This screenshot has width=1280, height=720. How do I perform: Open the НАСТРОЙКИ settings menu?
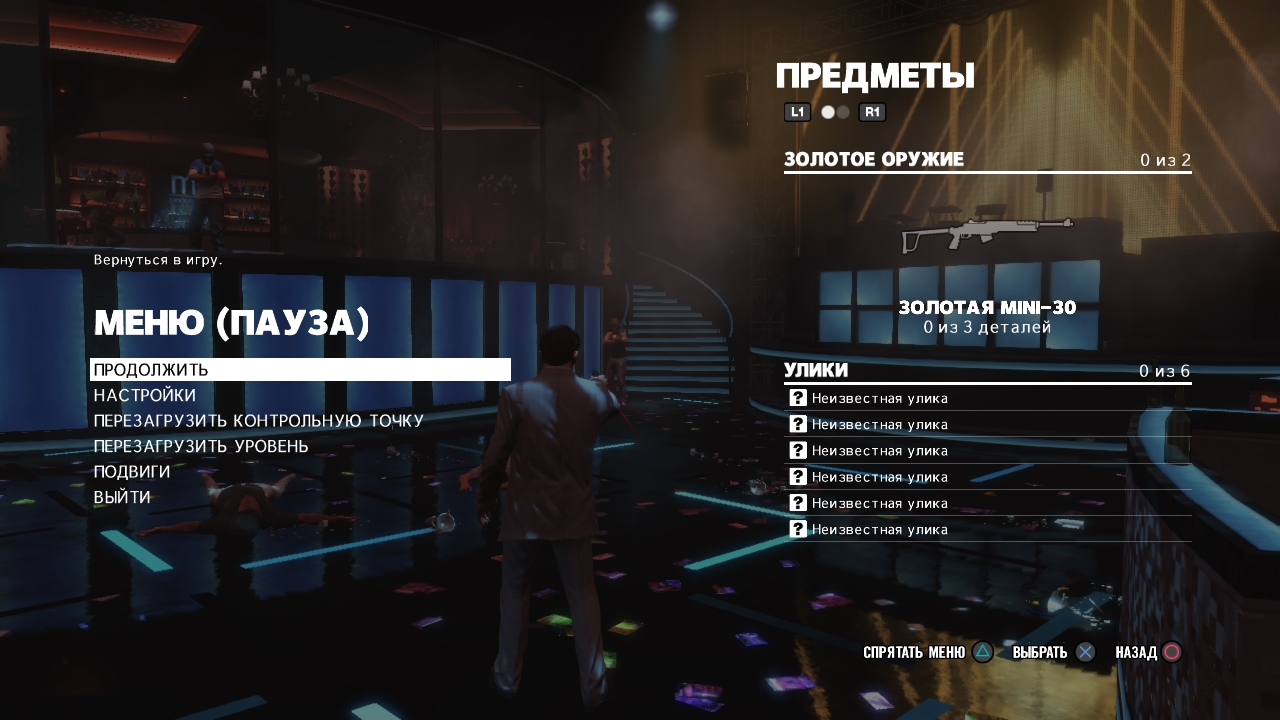[145, 396]
